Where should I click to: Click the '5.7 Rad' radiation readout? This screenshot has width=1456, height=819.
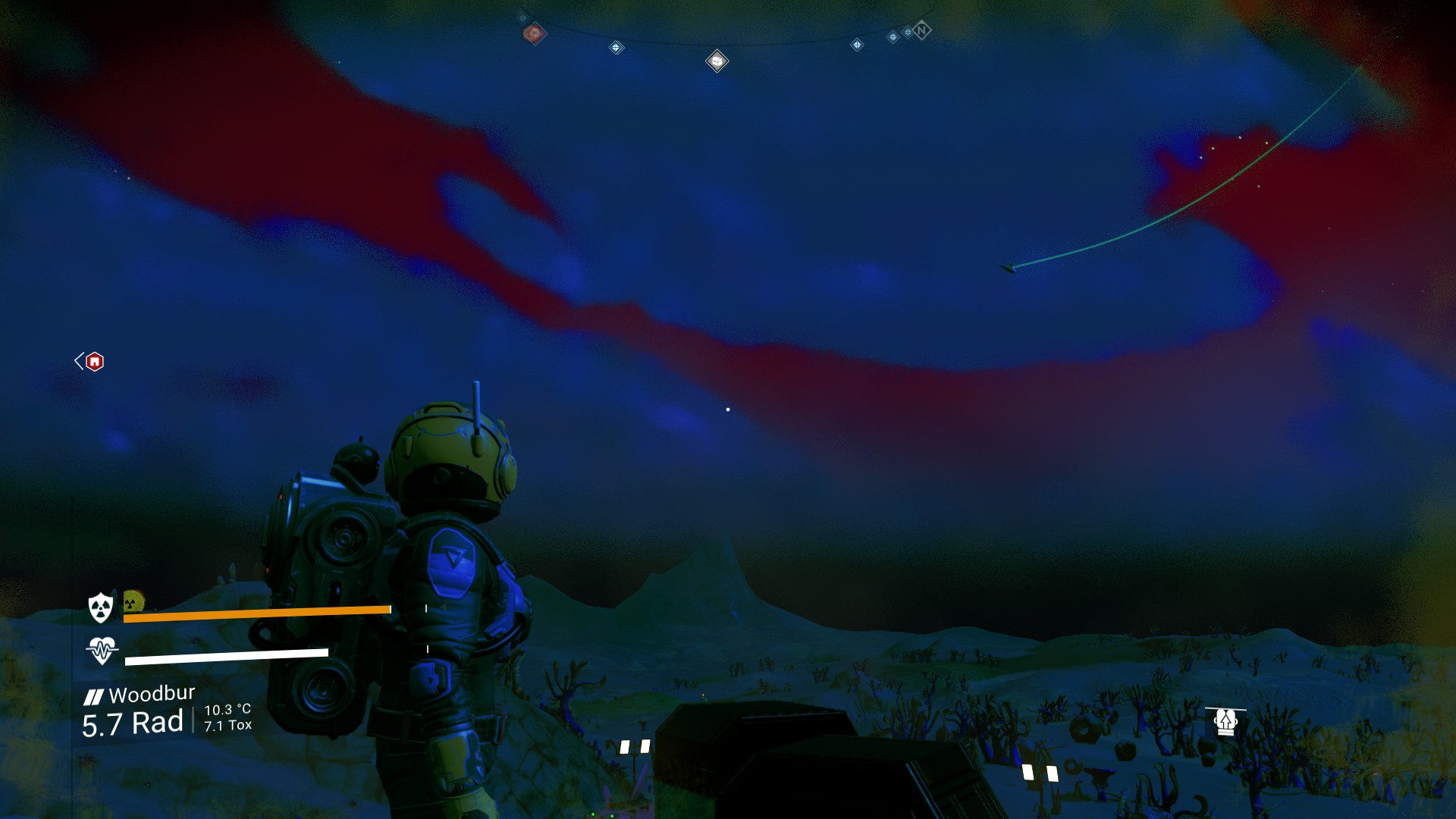click(133, 723)
